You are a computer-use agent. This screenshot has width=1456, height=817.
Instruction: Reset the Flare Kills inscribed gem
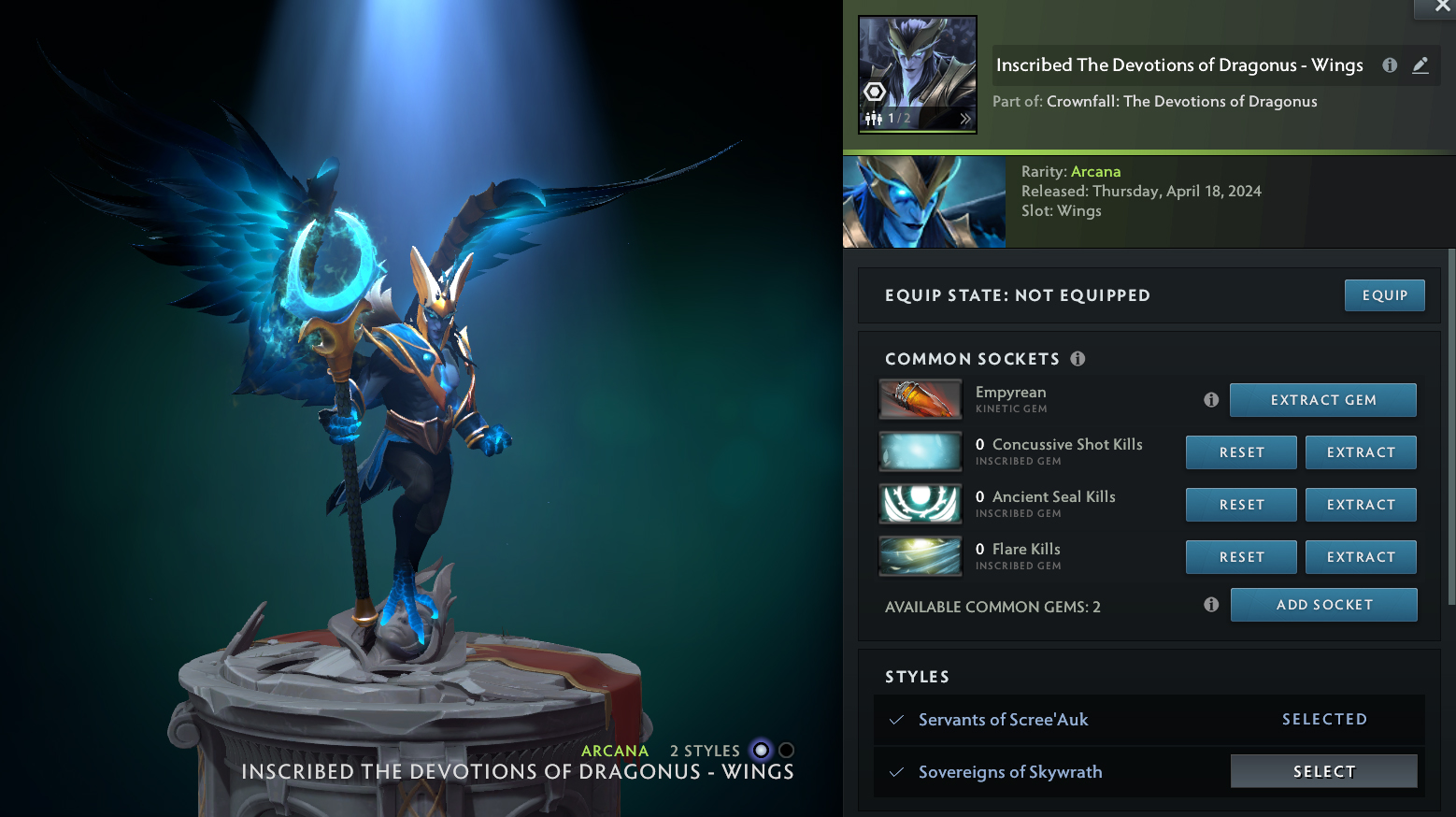[x=1241, y=557]
